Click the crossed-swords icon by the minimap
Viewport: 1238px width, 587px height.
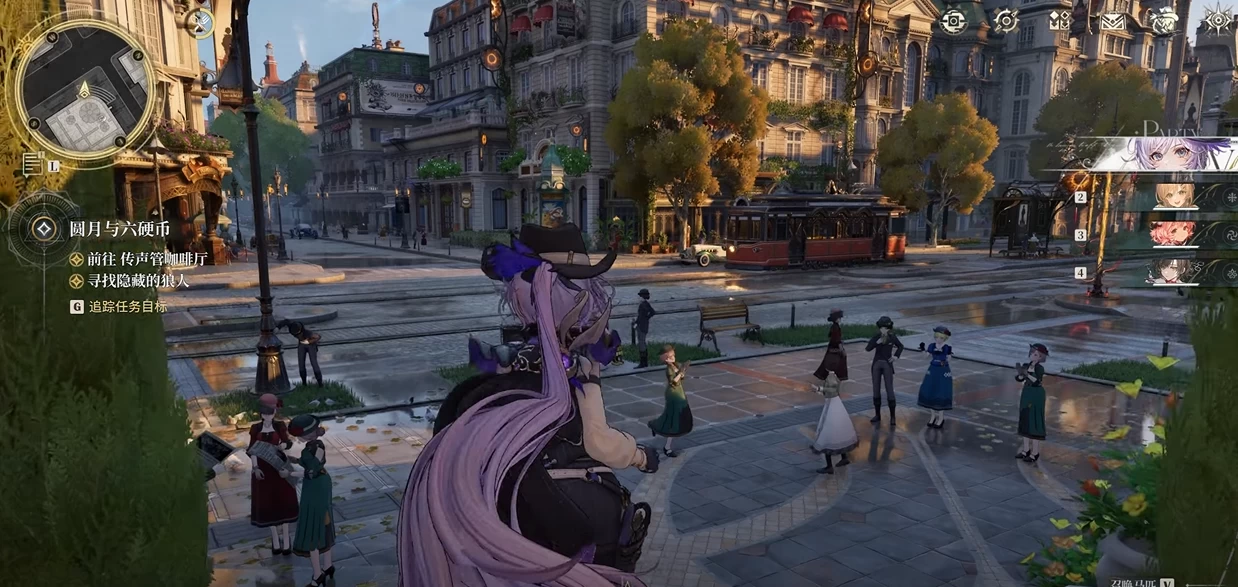click(x=199, y=23)
